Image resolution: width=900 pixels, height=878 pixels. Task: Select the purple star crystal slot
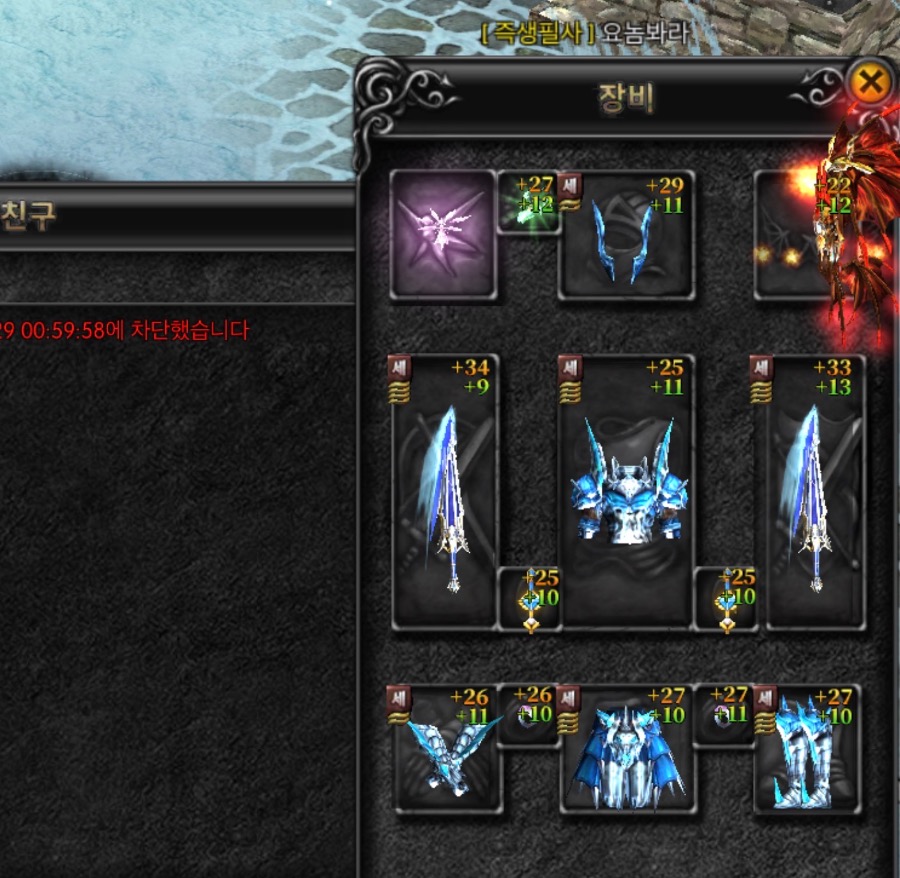point(442,234)
